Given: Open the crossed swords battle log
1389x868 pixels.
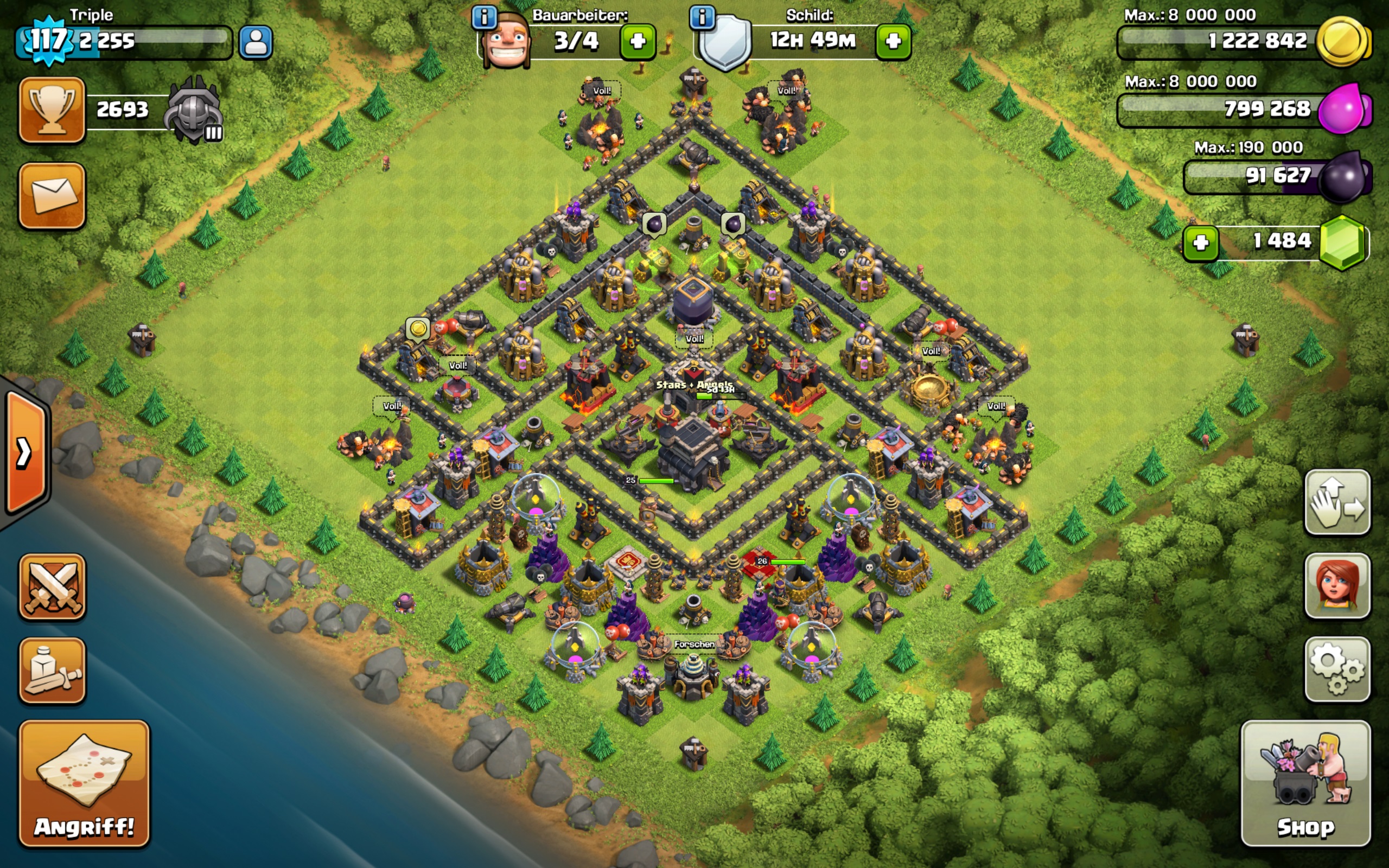Looking at the screenshot, I should tap(52, 586).
